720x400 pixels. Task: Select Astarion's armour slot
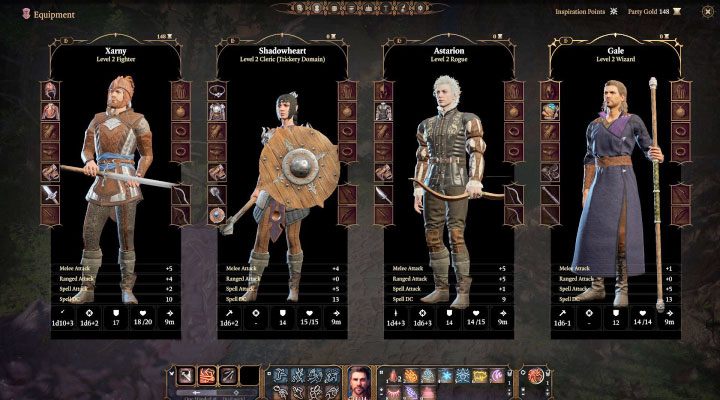382,111
